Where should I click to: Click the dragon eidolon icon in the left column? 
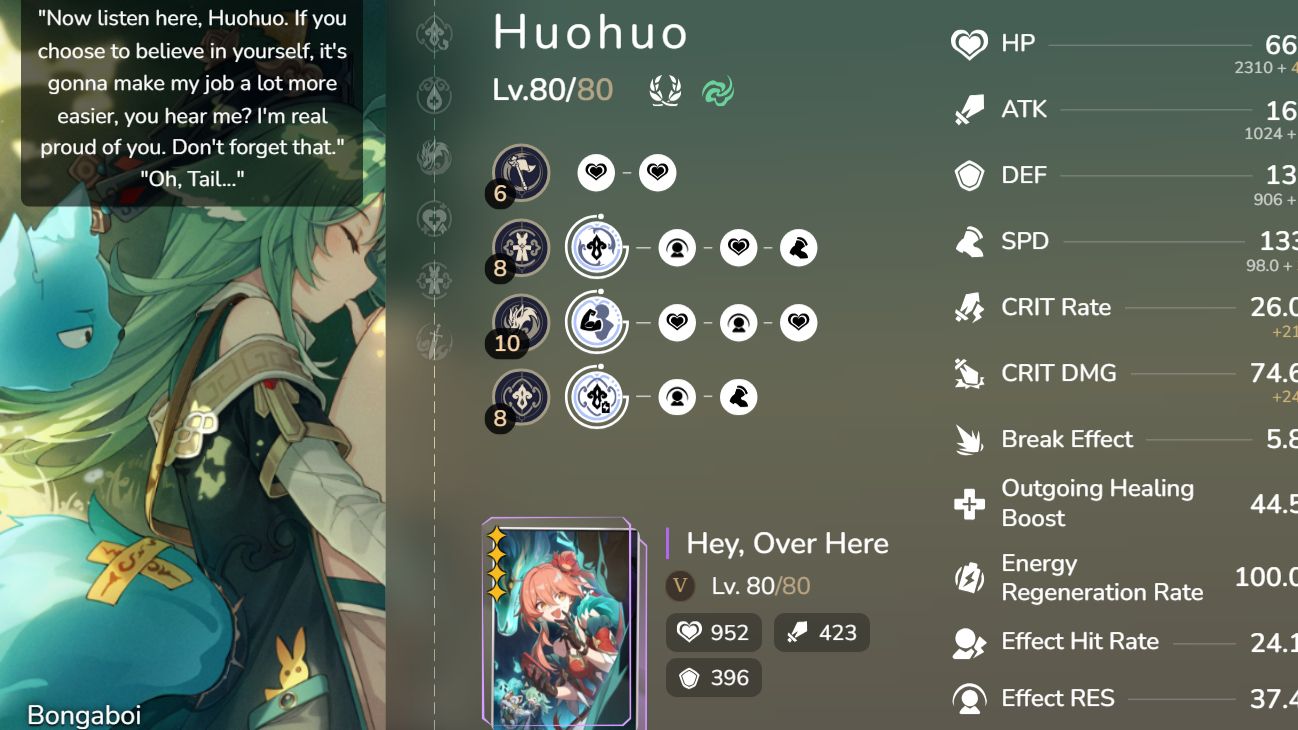coord(435,154)
